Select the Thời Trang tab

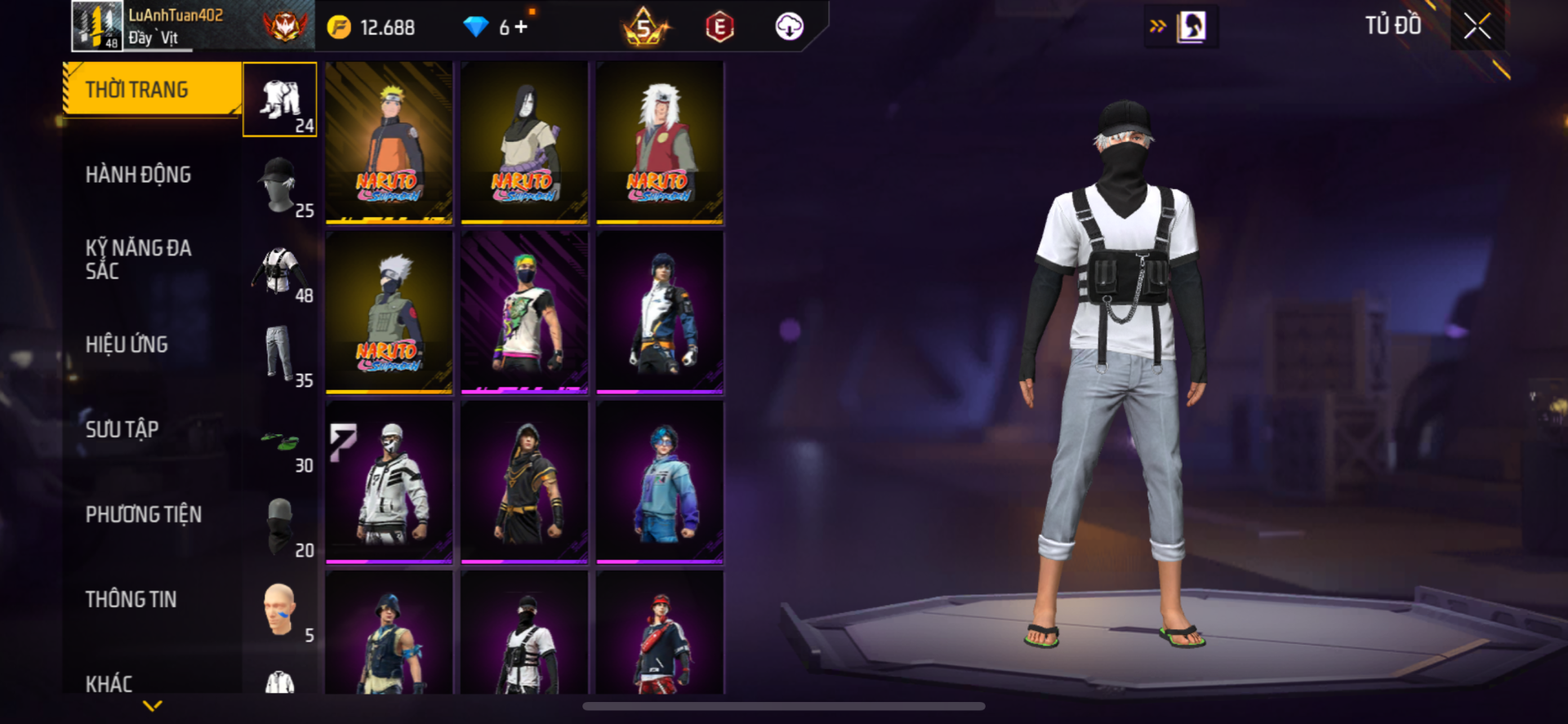152,90
